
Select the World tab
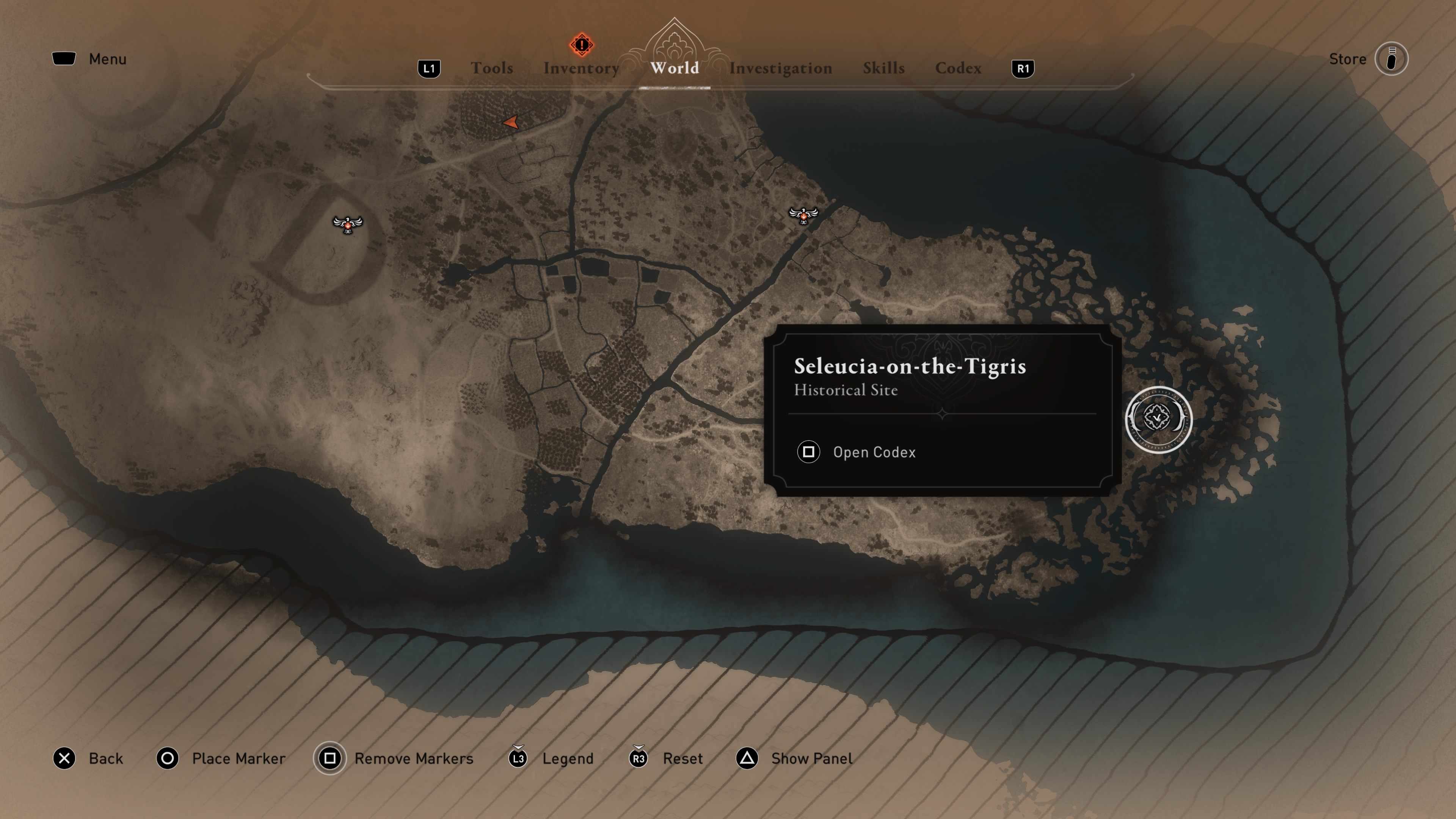coord(674,68)
